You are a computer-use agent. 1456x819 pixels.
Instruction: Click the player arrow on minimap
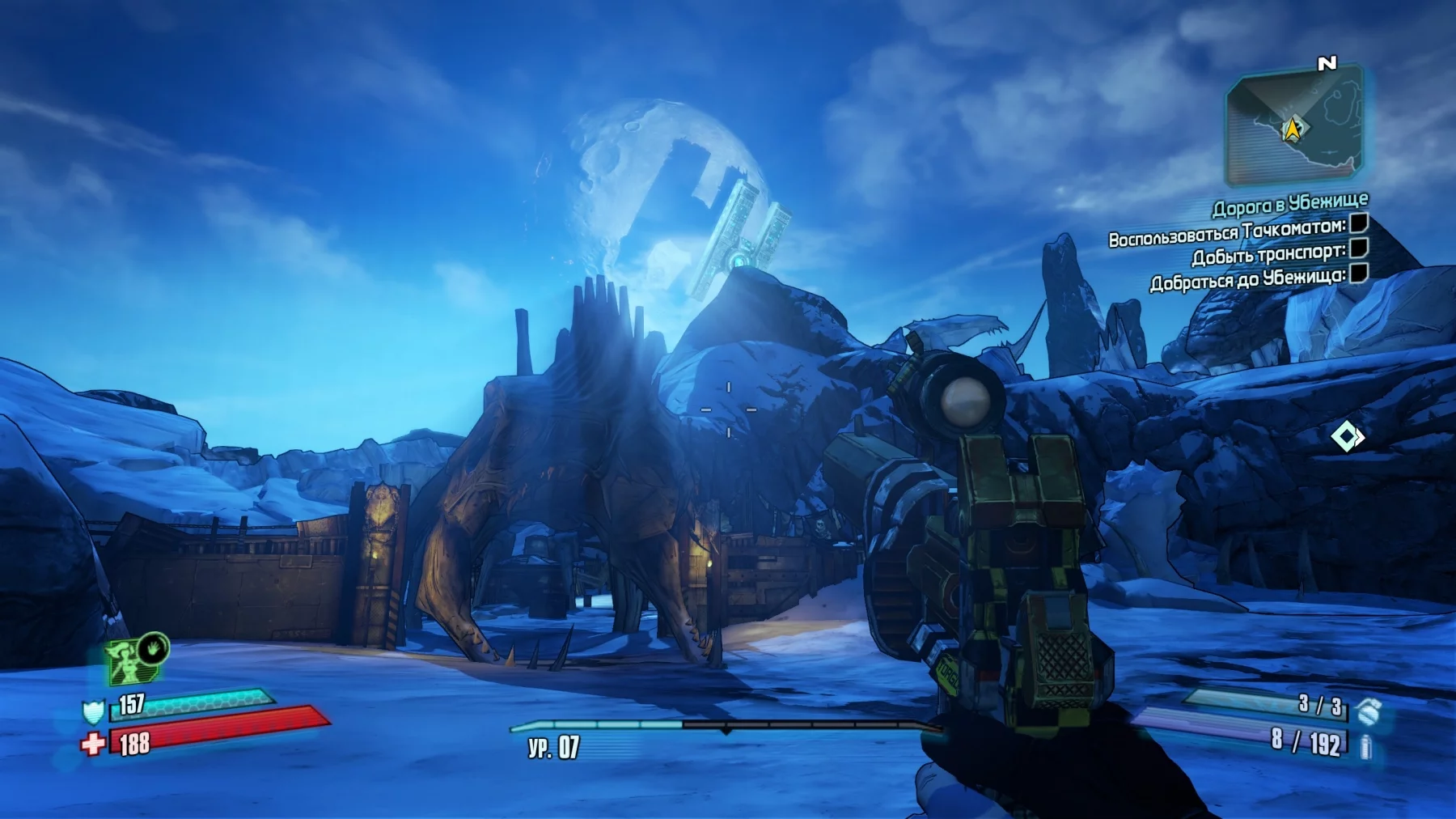point(1293,129)
